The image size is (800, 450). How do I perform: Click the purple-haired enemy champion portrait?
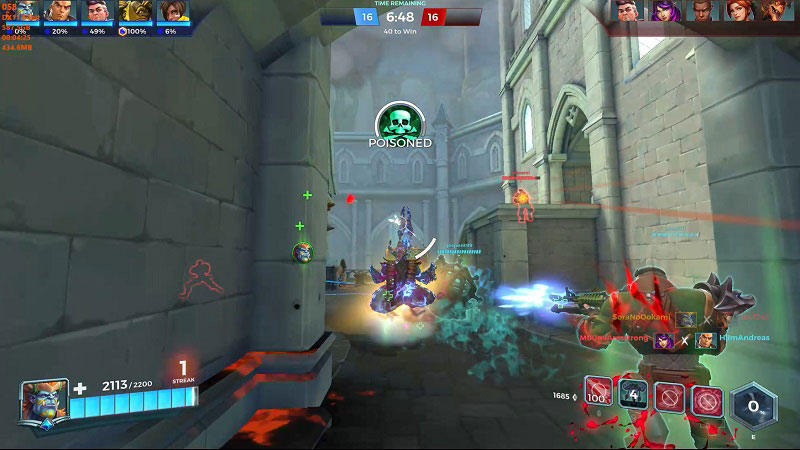click(x=664, y=11)
